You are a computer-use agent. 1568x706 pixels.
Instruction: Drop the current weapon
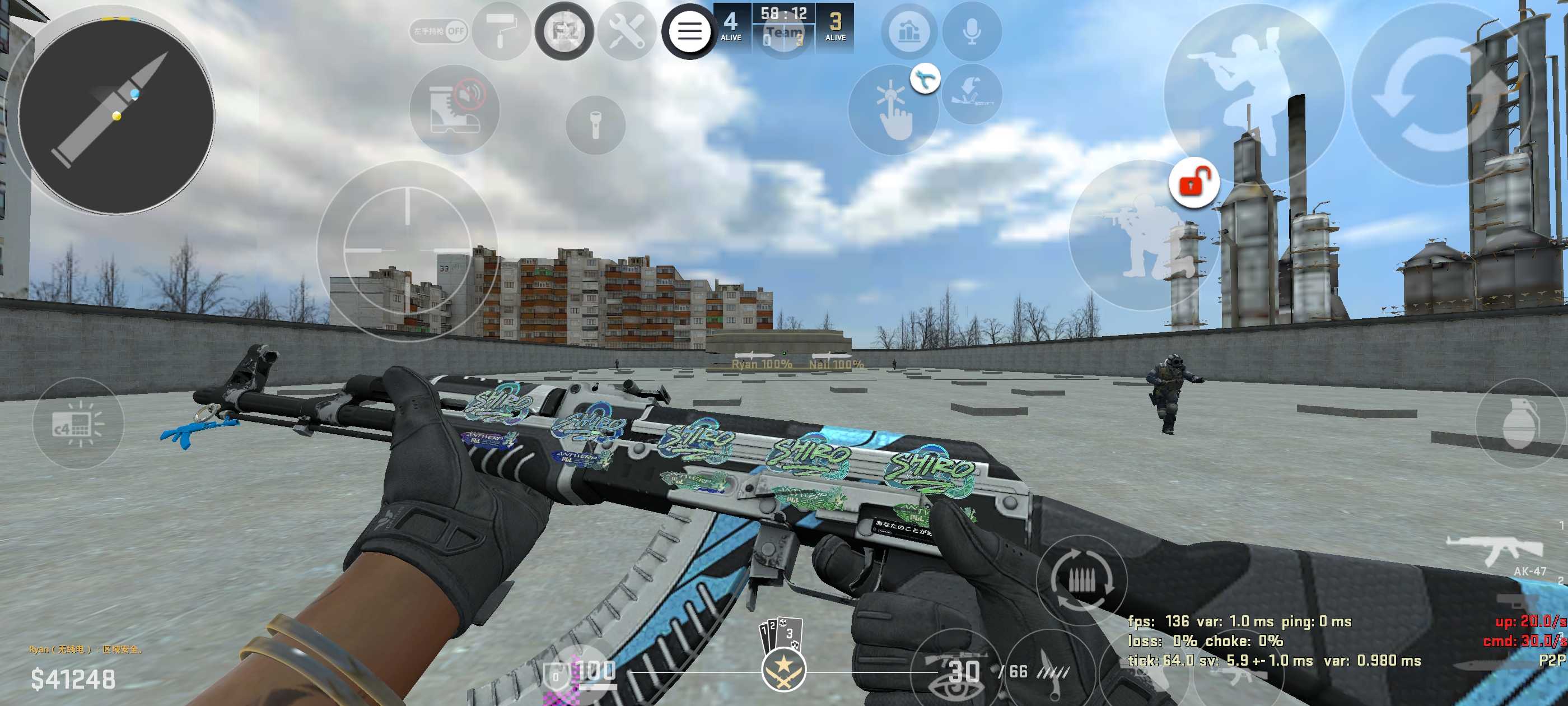click(x=972, y=95)
